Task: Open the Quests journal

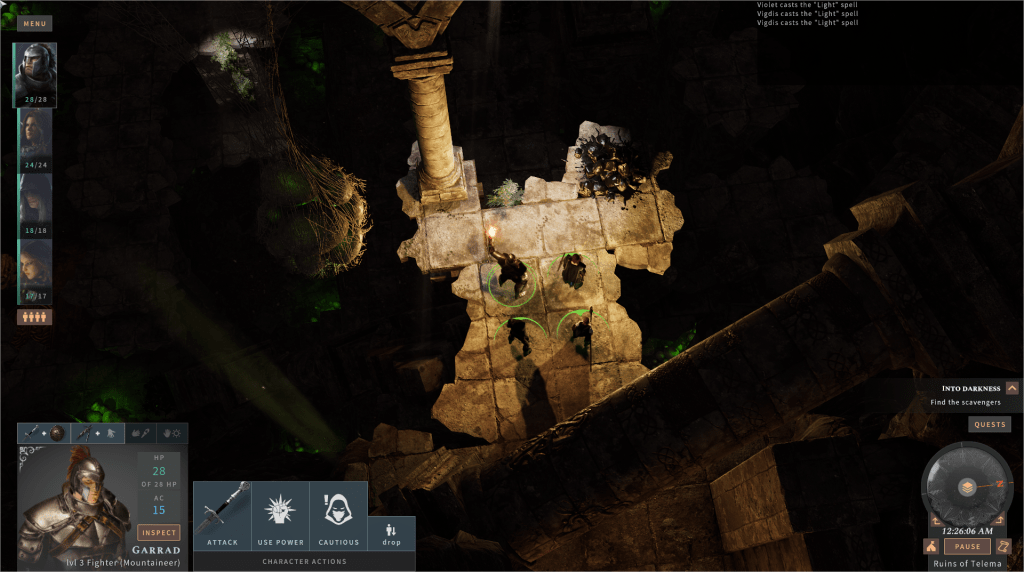Action: (x=989, y=424)
